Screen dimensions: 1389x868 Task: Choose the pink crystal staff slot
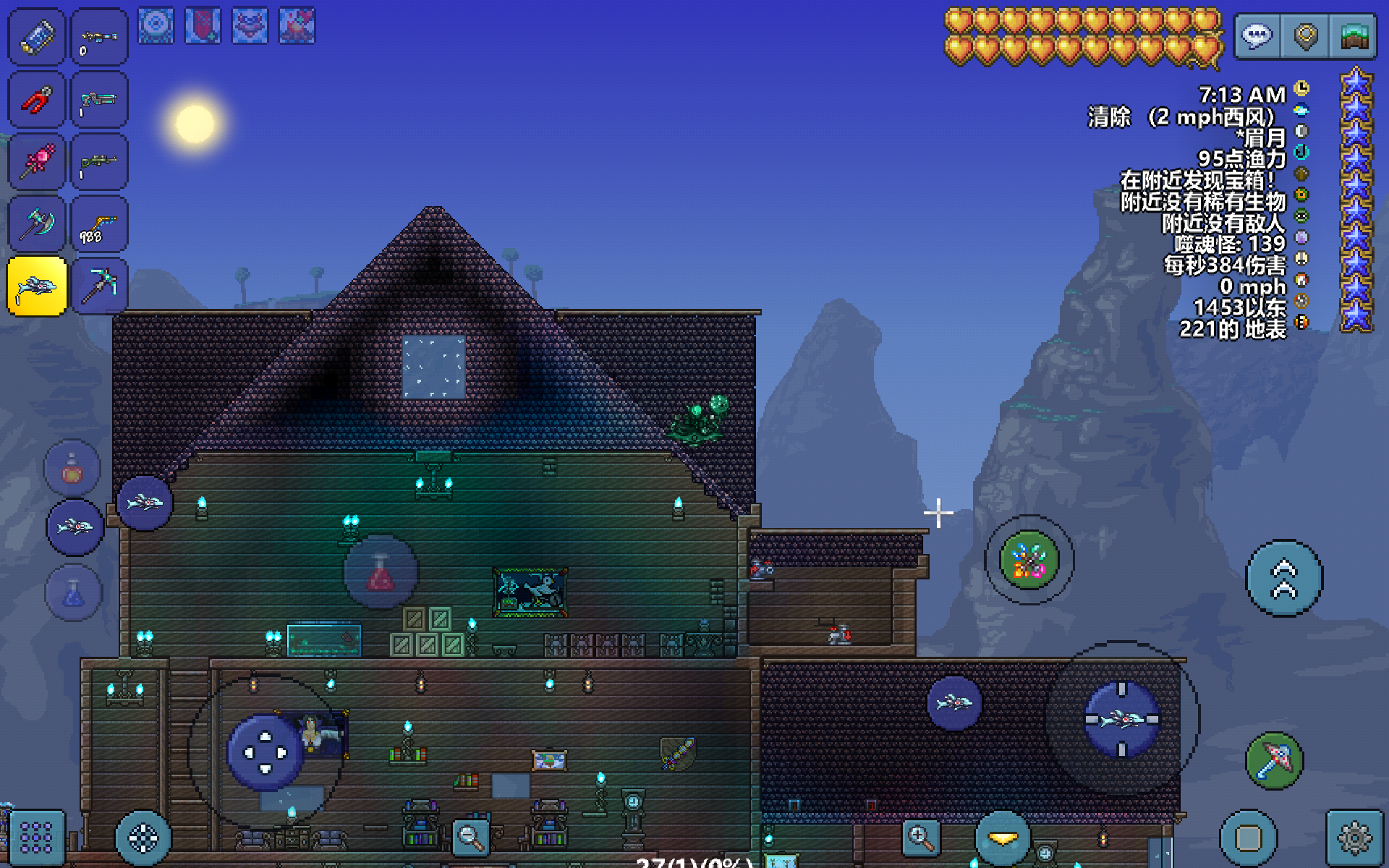[36, 162]
